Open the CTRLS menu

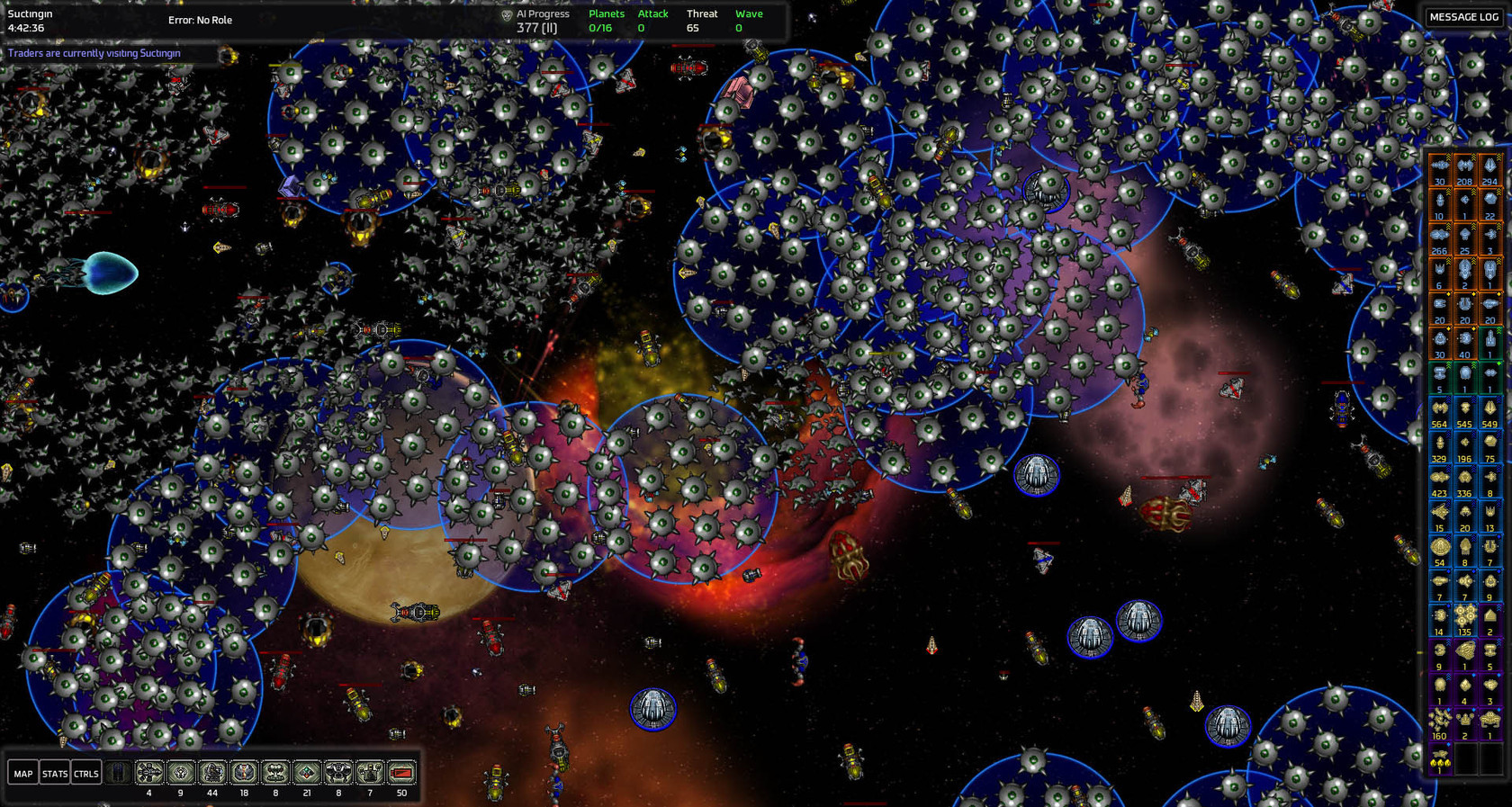[x=86, y=773]
